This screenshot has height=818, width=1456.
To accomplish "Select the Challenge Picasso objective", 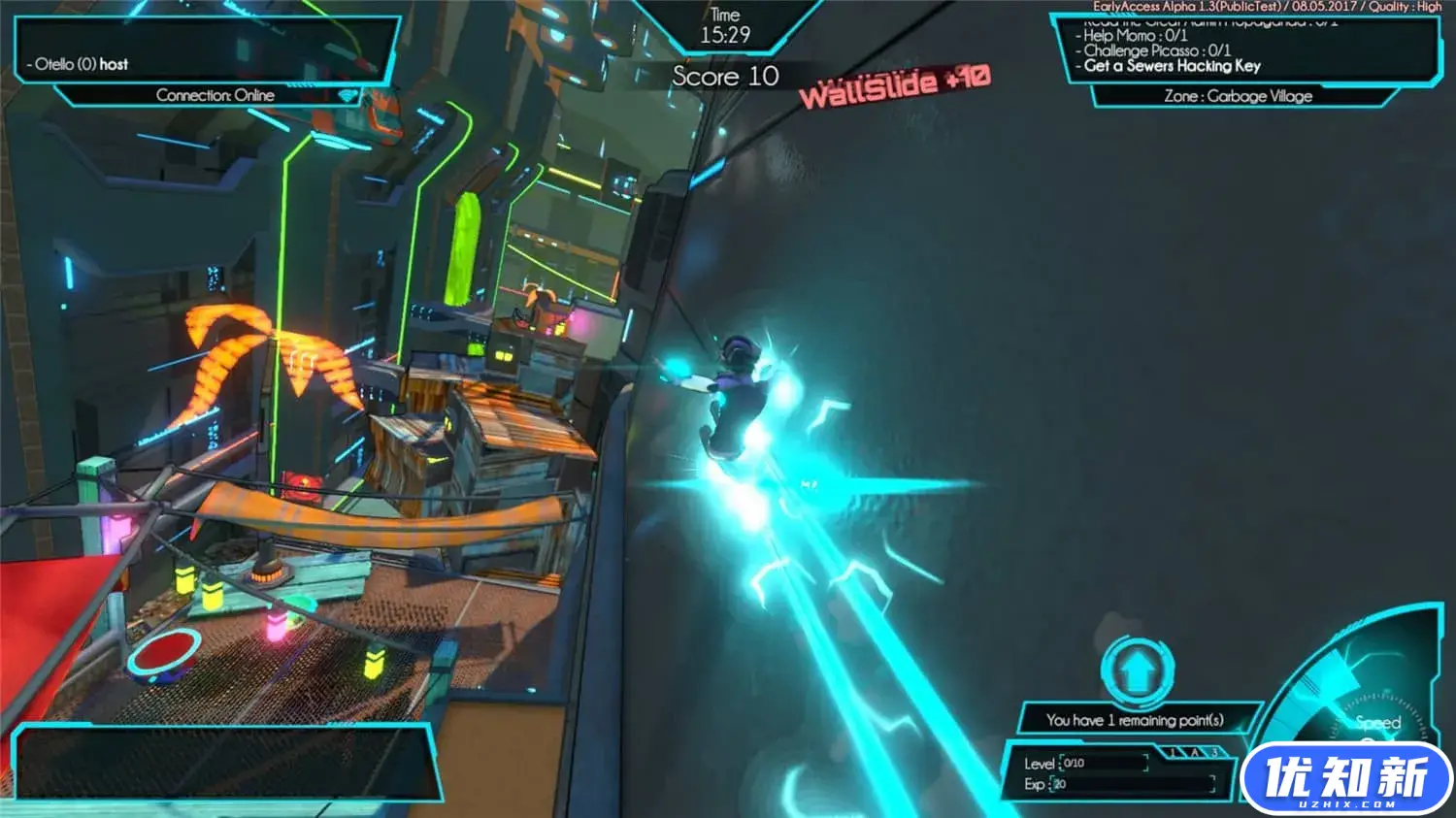I will point(1156,50).
